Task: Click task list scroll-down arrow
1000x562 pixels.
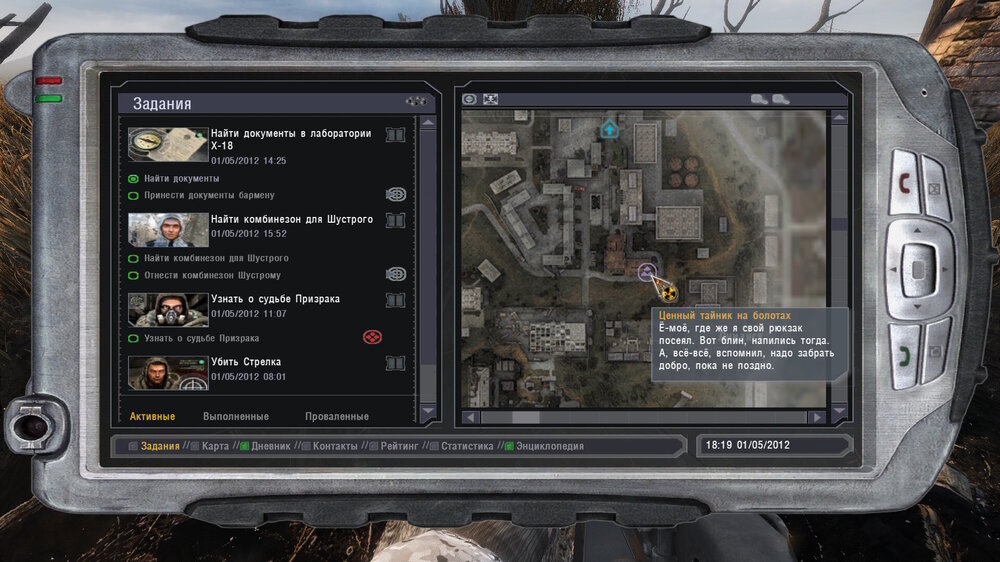Action: 428,411
